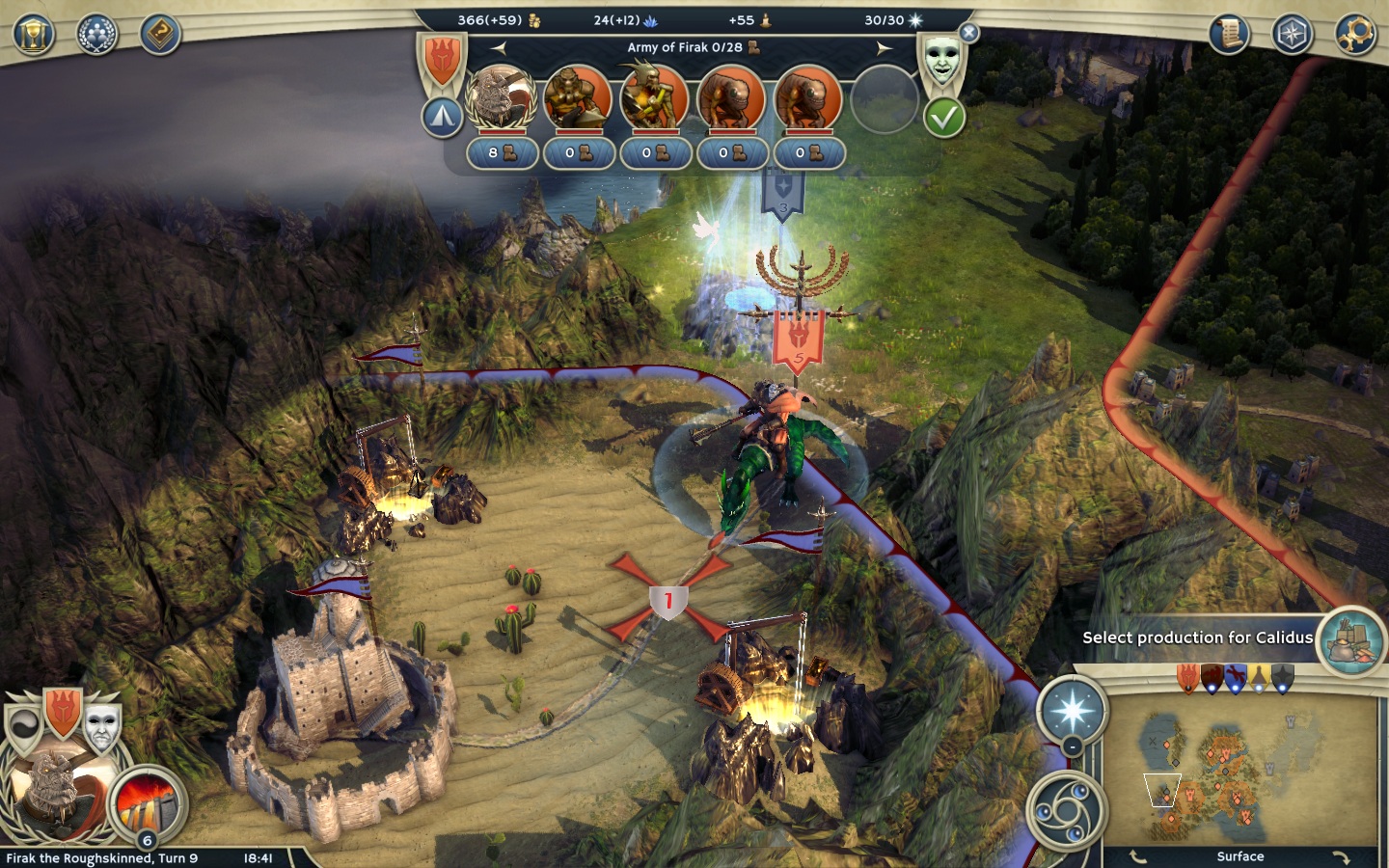Viewport: 1389px width, 868px height.
Task: Open the golden trophy icon menu
Action: tap(34, 36)
